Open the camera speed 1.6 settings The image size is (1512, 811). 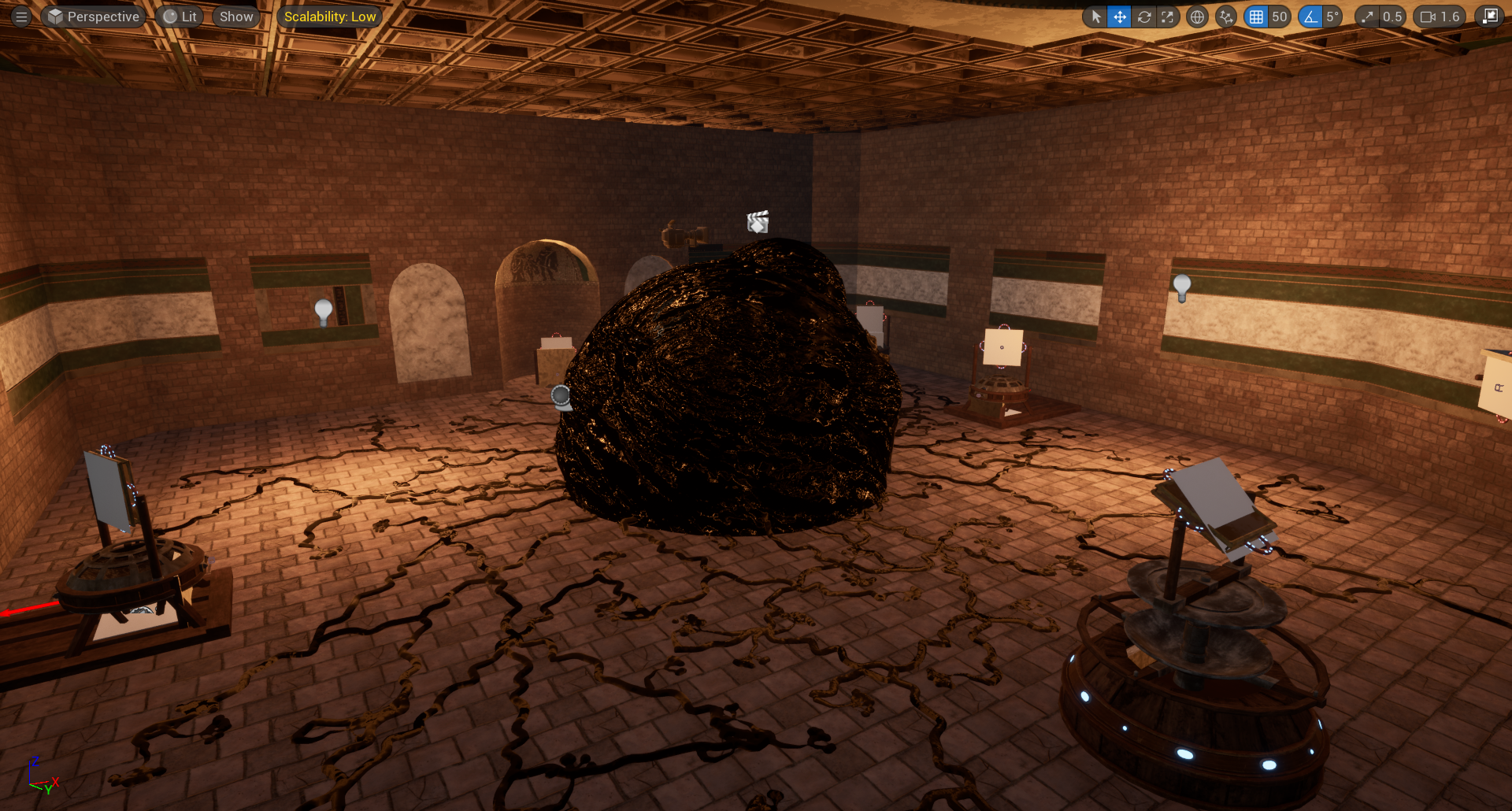point(1440,17)
